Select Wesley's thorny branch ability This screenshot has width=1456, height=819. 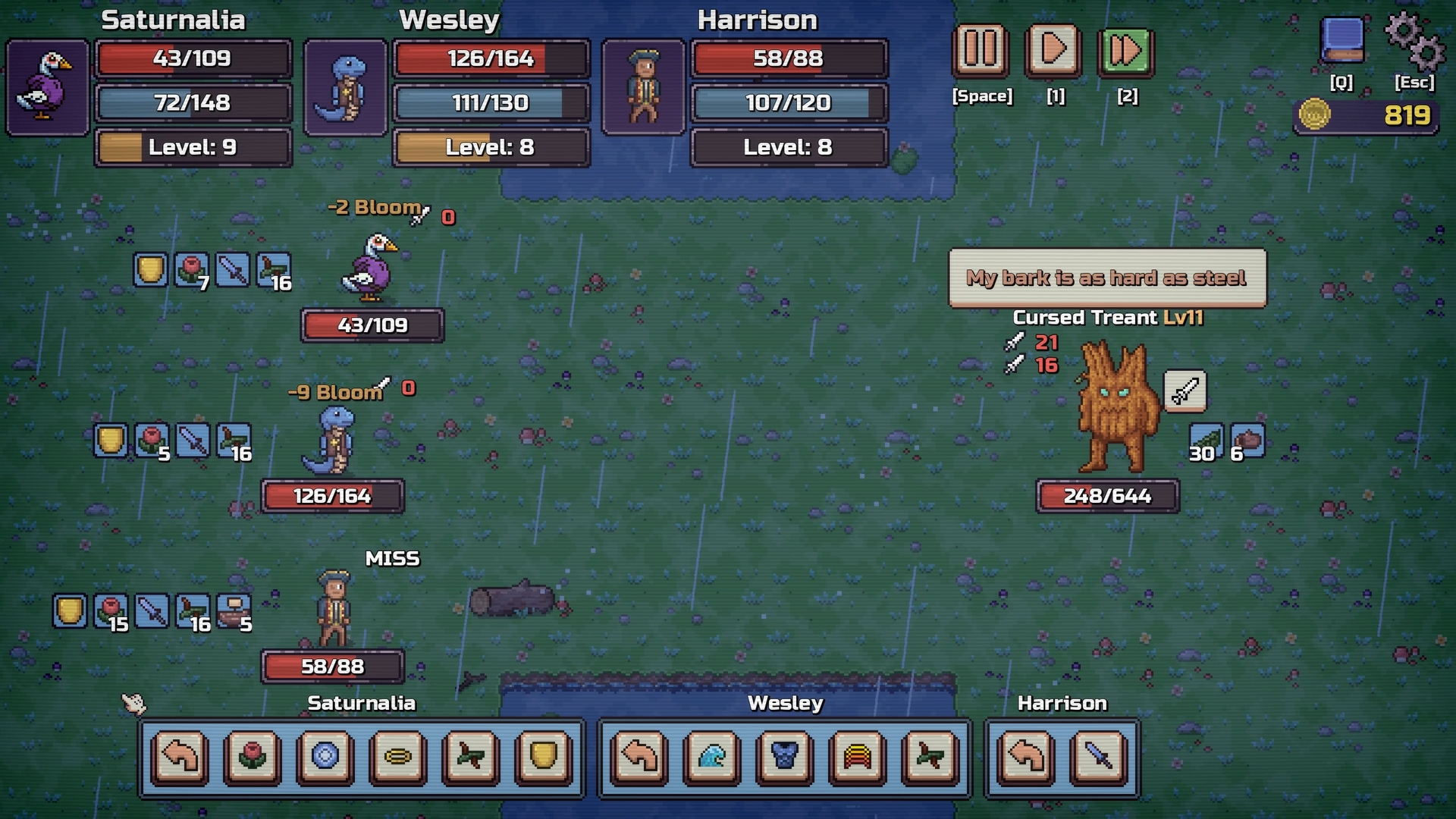[x=930, y=756]
